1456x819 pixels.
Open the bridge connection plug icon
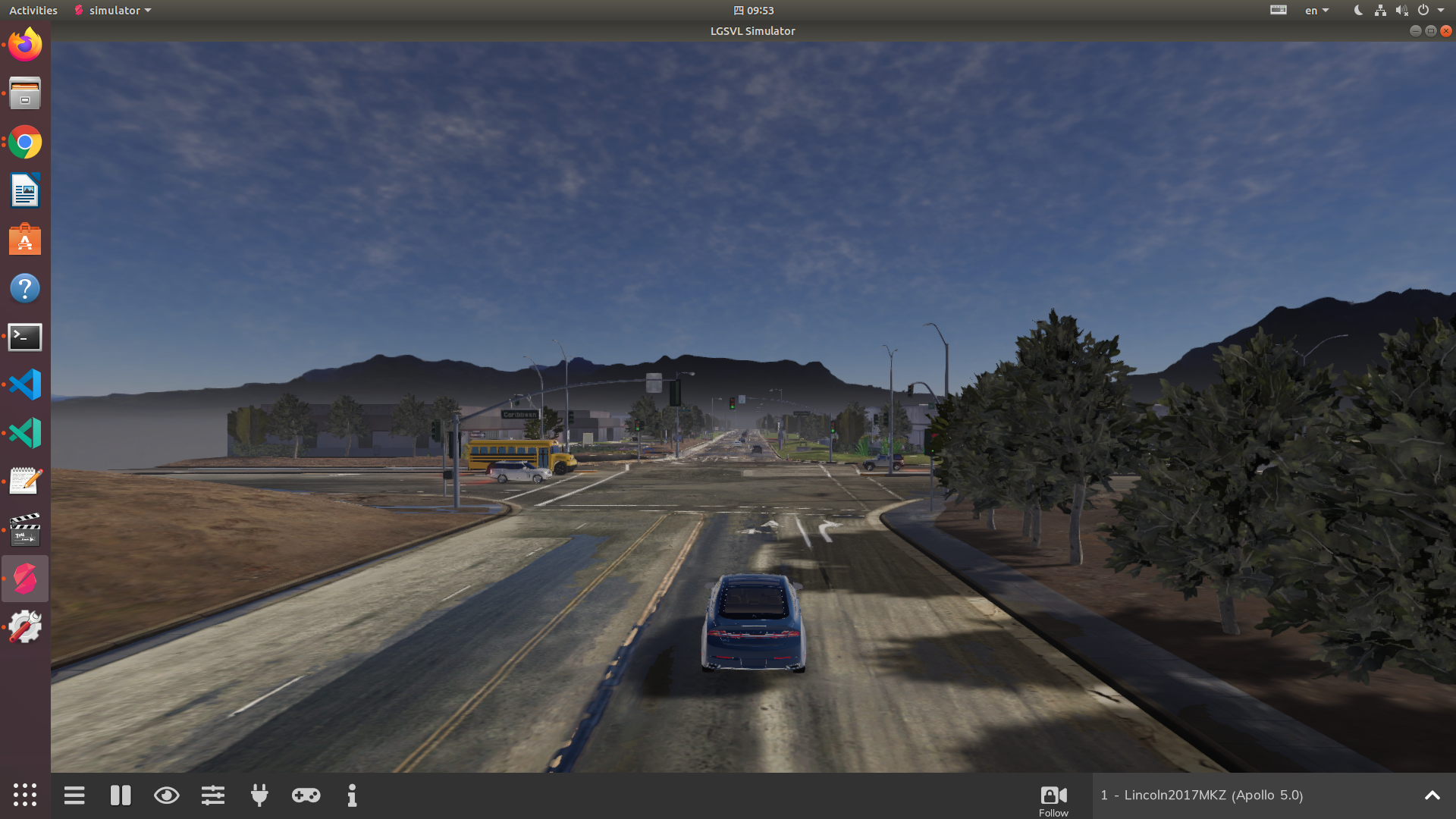(x=259, y=795)
